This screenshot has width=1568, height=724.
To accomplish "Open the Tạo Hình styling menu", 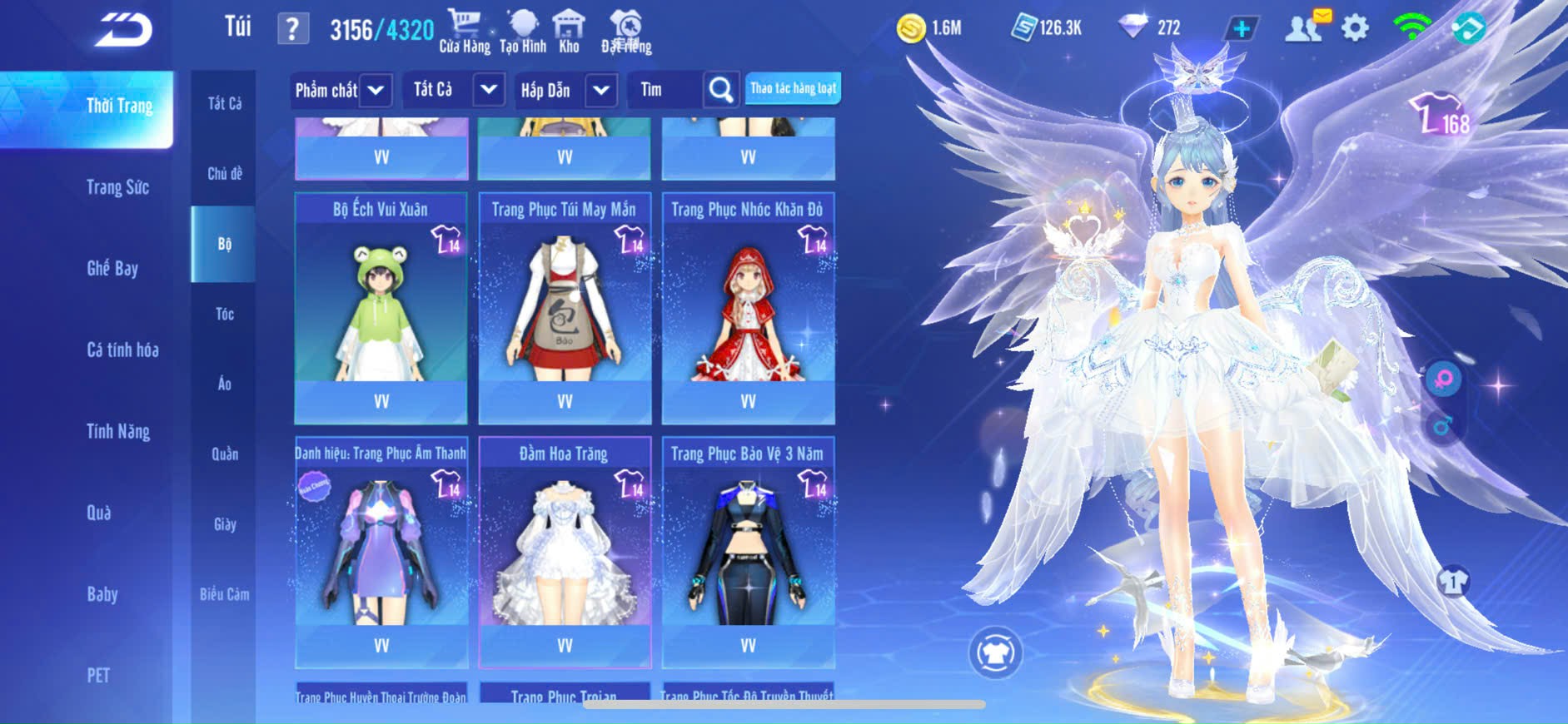I will (523, 31).
